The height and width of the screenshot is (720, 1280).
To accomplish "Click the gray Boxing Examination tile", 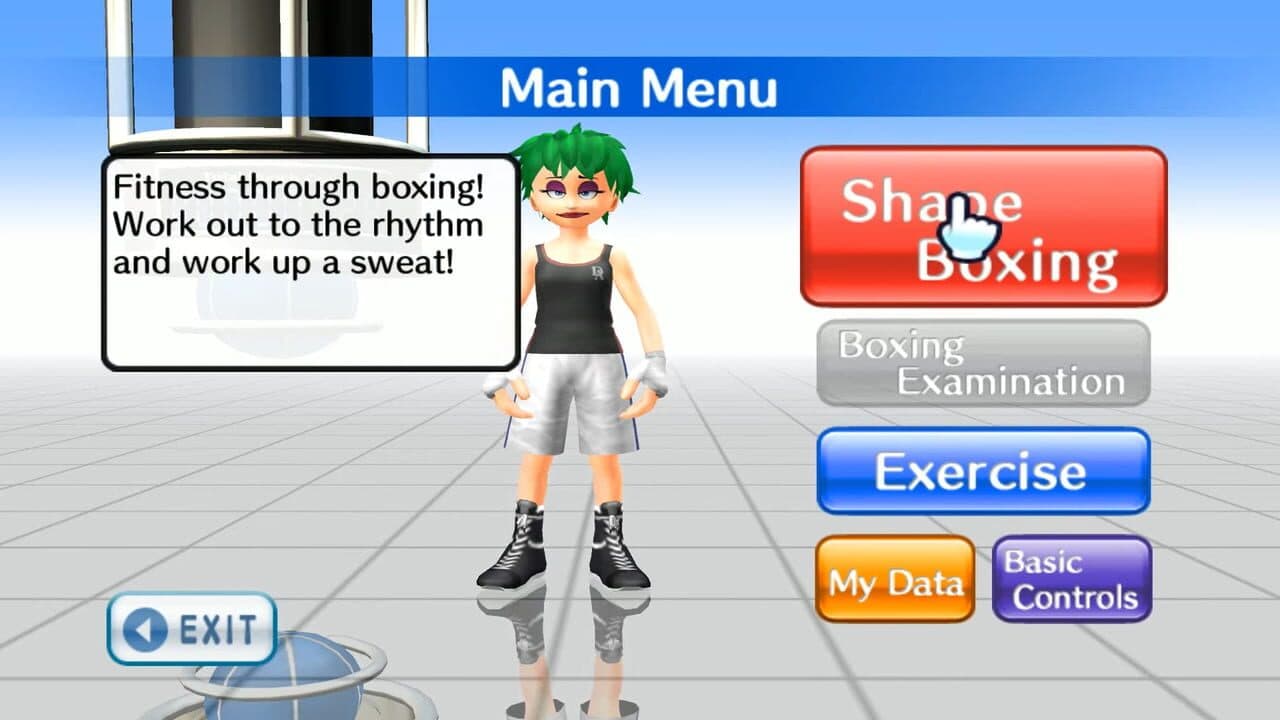I will pos(983,363).
